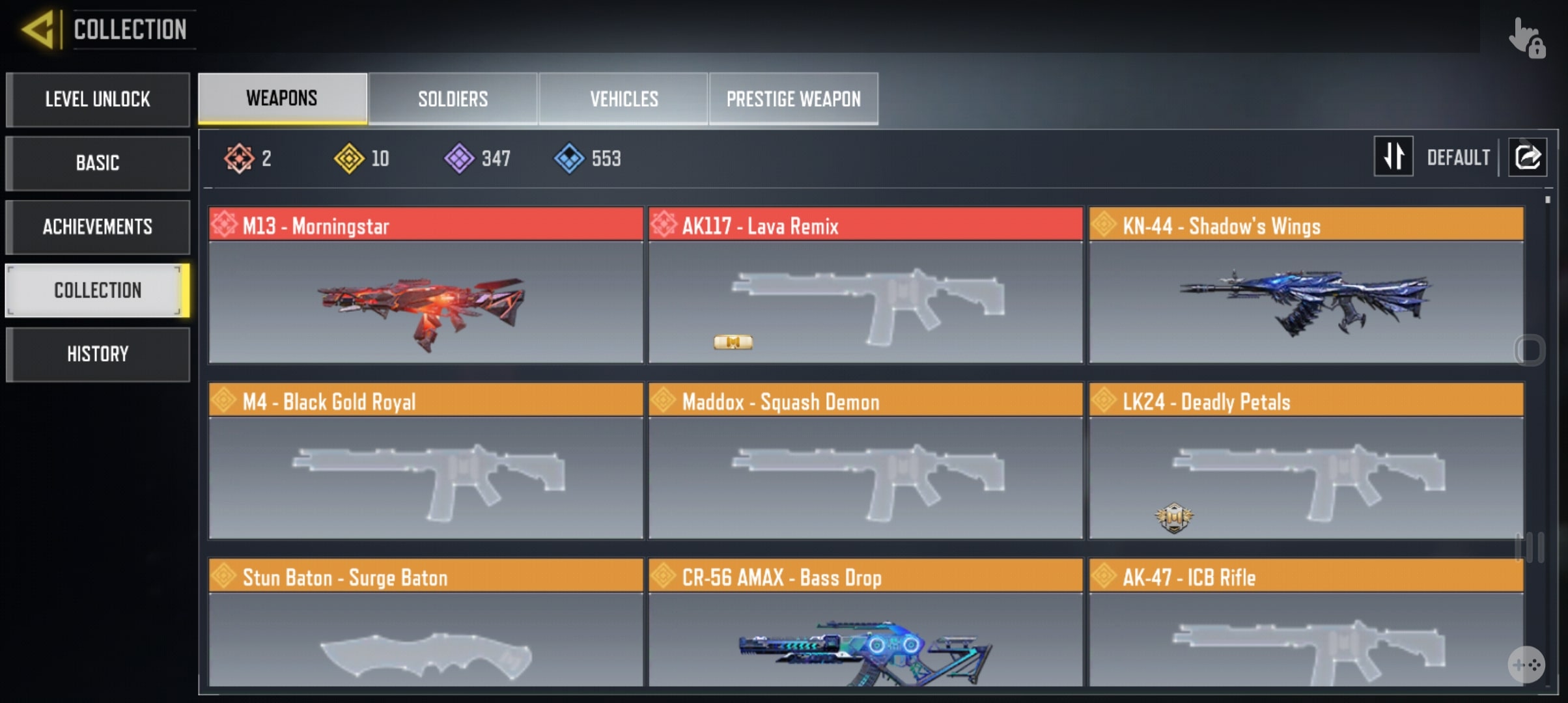Open the CR-56 AMAX - Bass Drop card

pos(865,624)
